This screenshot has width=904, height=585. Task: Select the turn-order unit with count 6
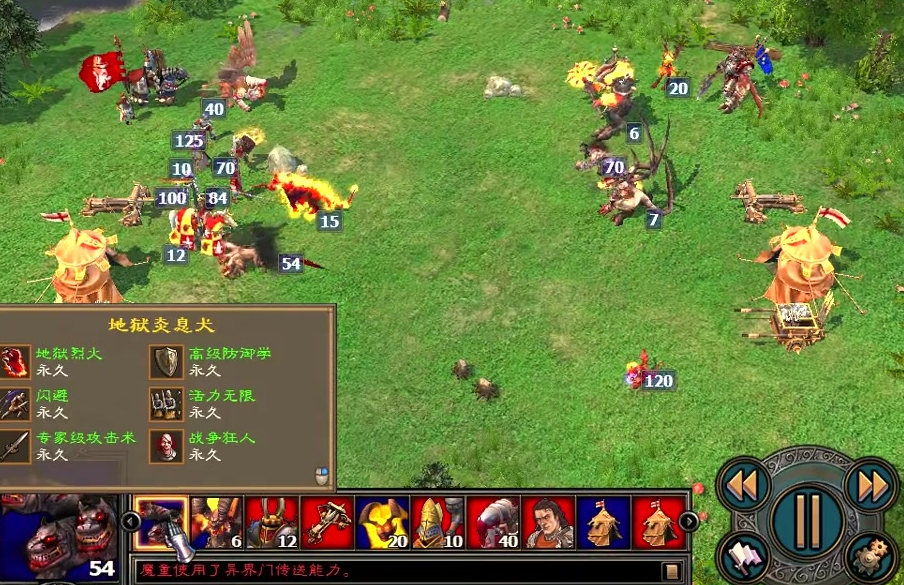pyautogui.click(x=216, y=523)
